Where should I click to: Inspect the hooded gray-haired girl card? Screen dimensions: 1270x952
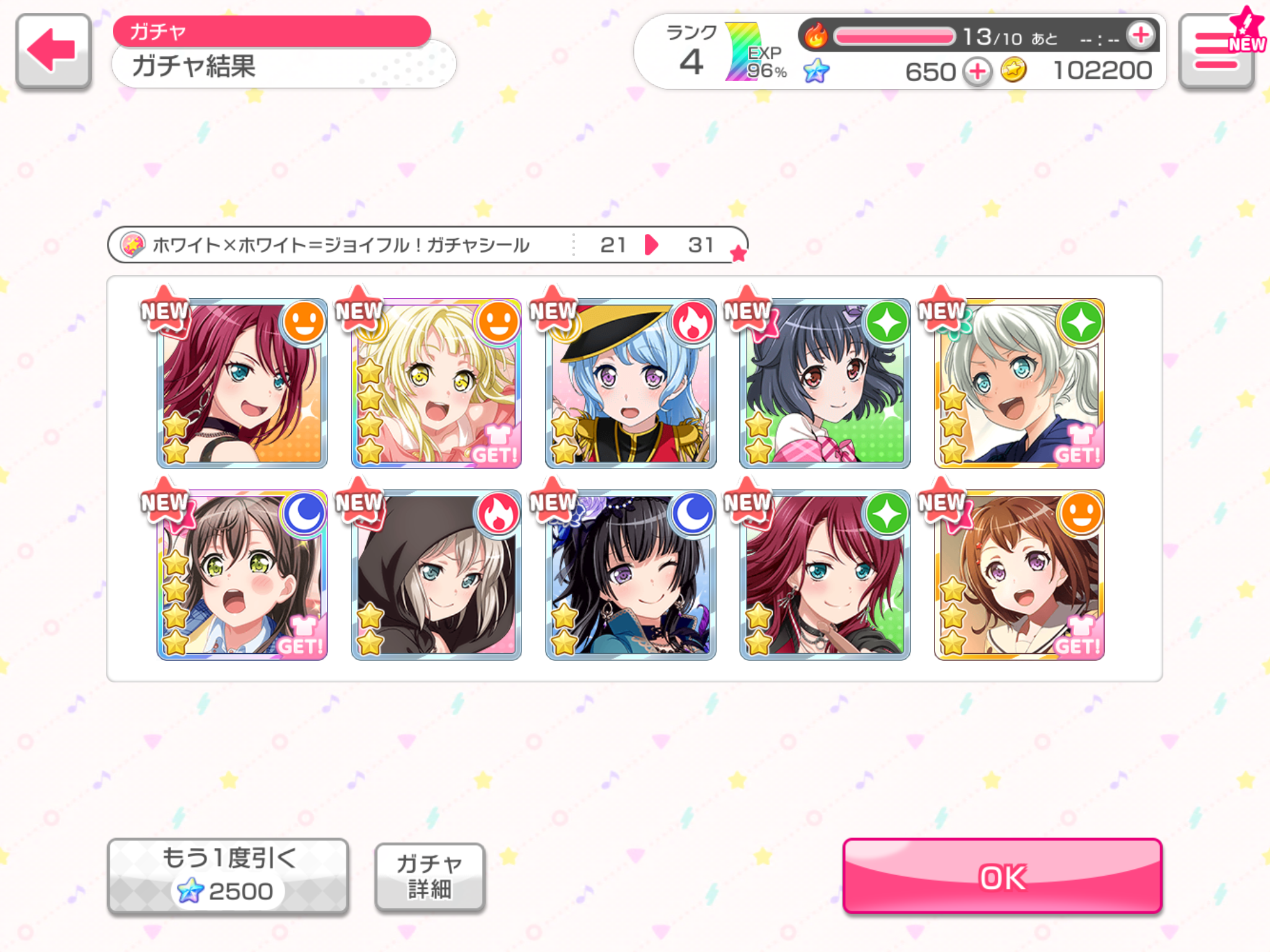click(x=436, y=575)
